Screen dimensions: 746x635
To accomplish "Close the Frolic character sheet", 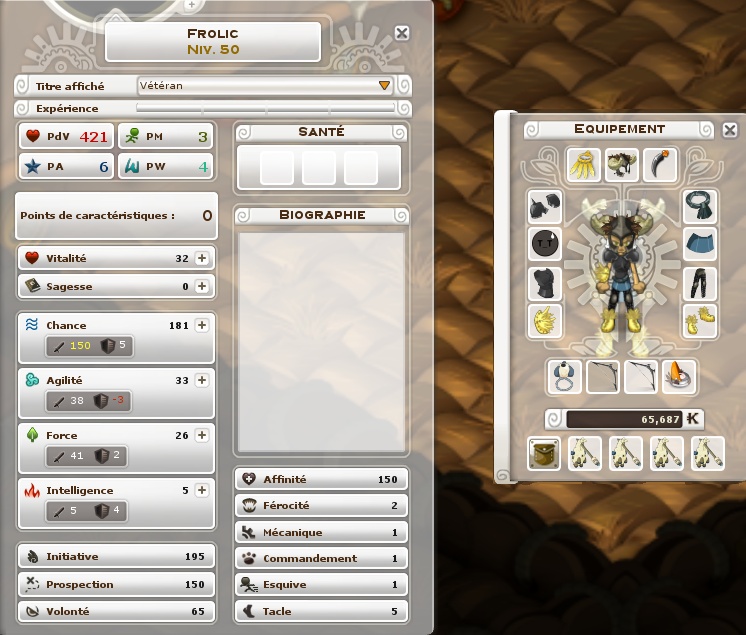I will (x=402, y=33).
